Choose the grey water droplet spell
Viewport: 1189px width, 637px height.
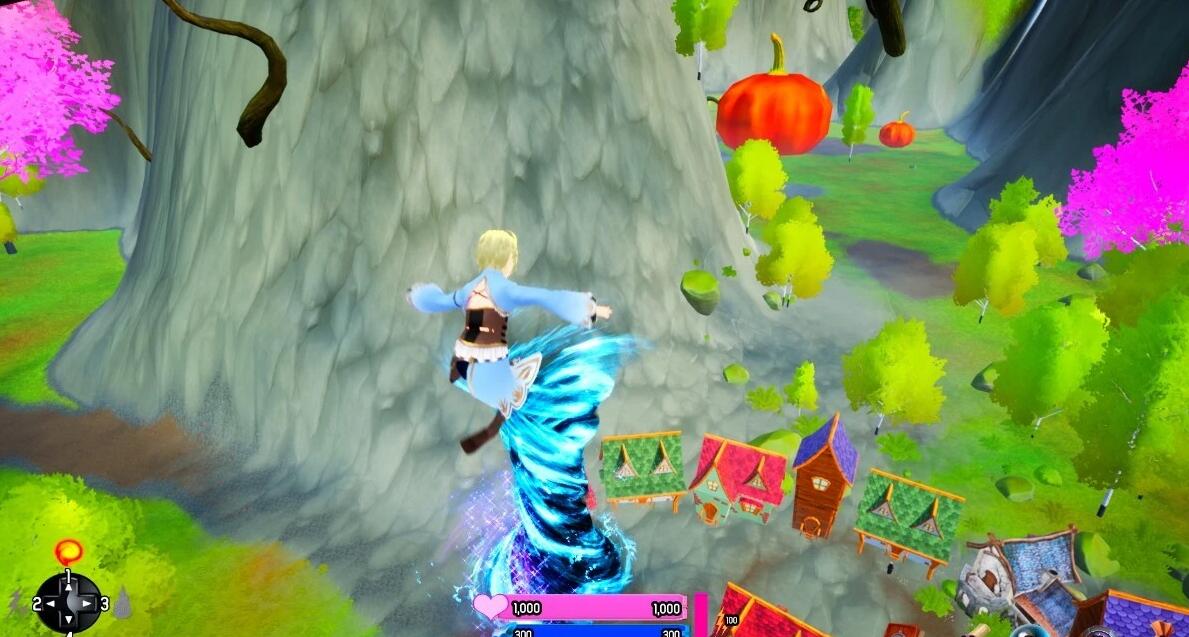[122, 602]
